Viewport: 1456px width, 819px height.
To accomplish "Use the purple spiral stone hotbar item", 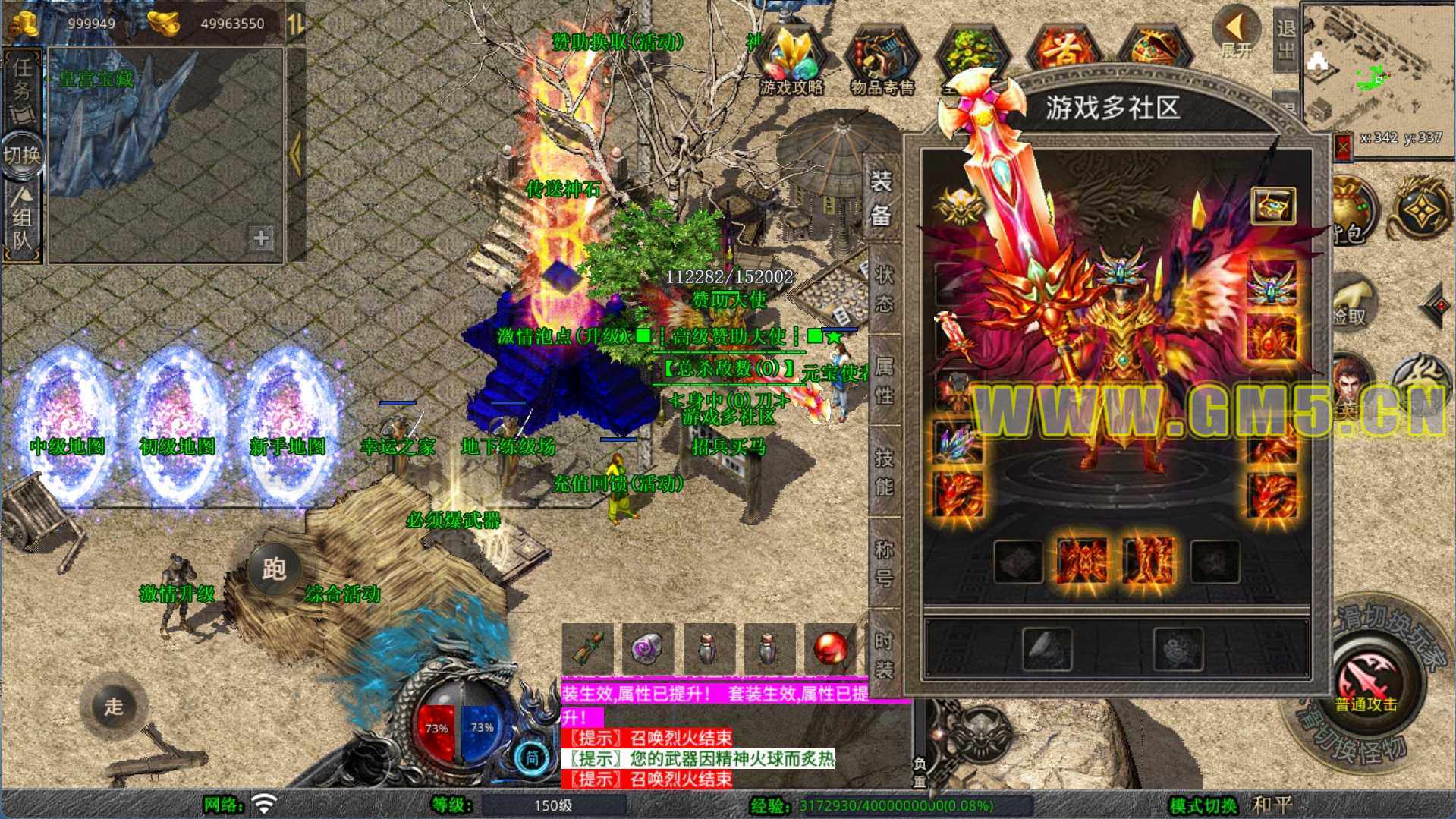I will coord(647,649).
